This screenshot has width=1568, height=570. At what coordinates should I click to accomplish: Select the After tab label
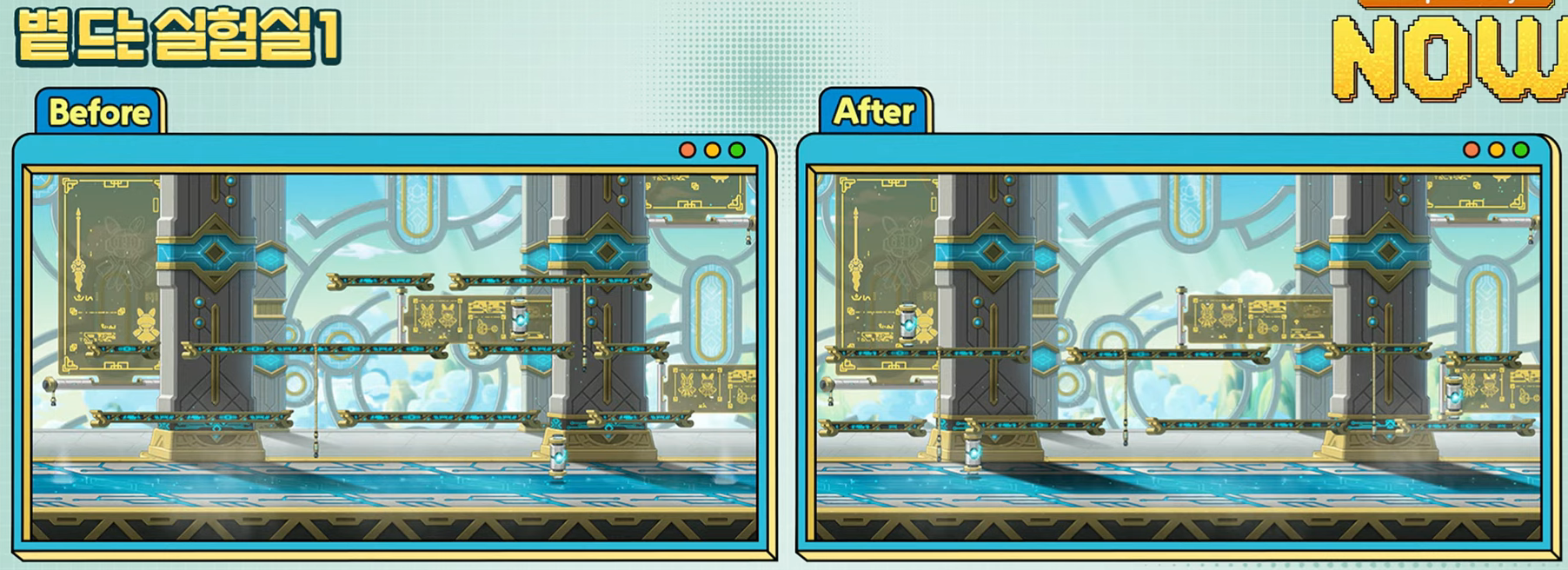(874, 112)
